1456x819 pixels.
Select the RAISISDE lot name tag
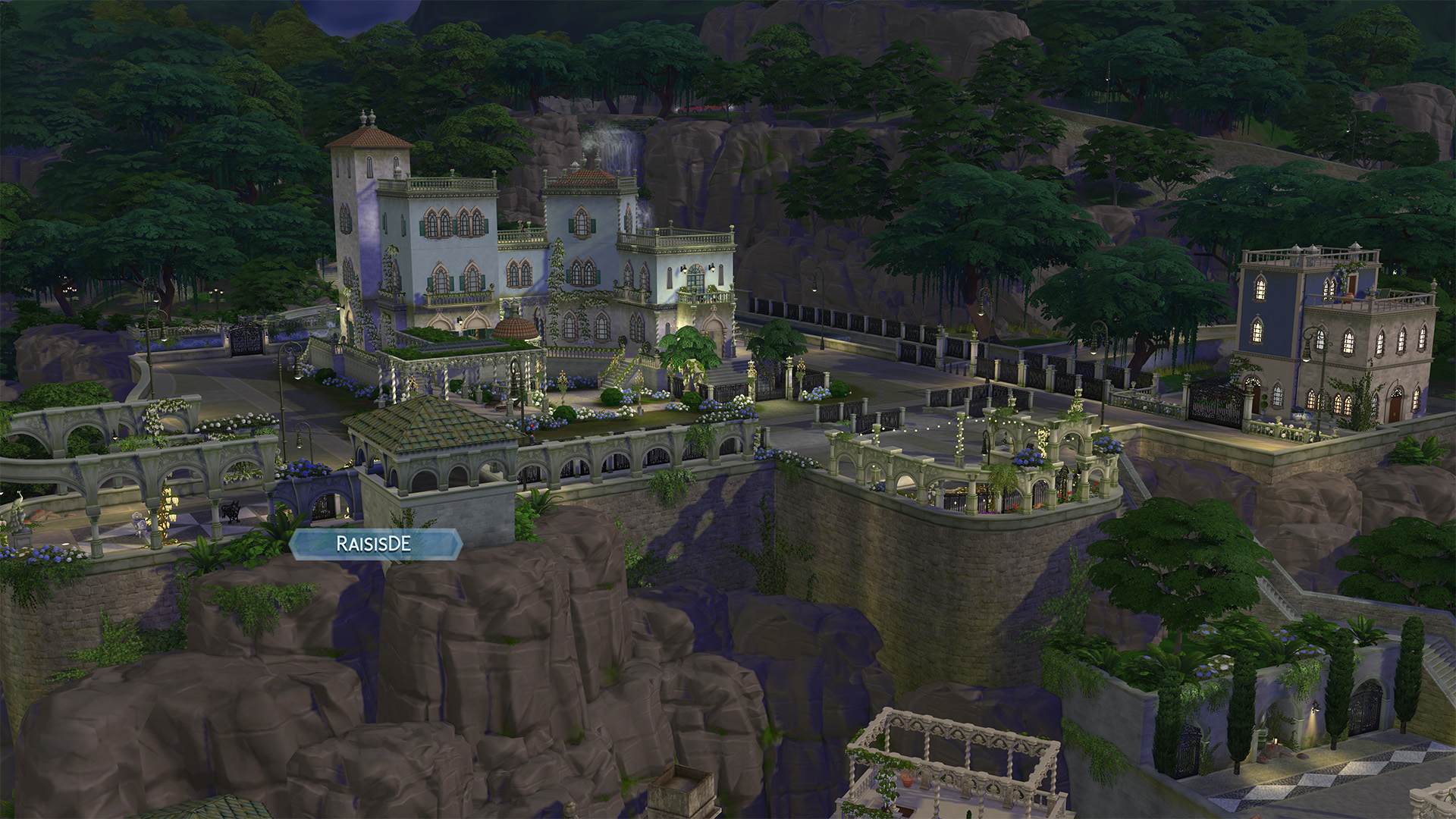click(x=375, y=544)
